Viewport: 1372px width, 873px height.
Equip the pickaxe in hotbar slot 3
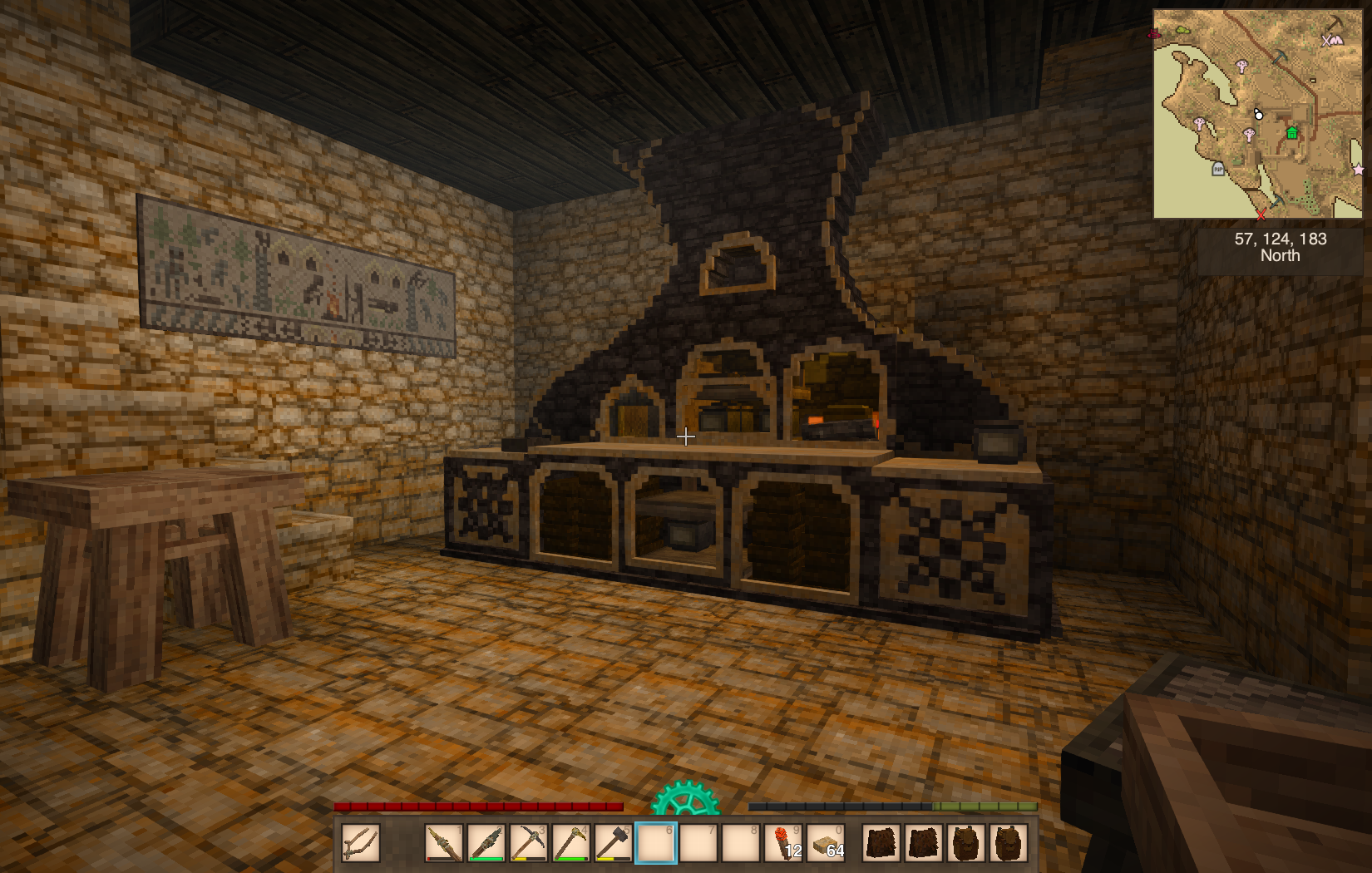[x=529, y=843]
